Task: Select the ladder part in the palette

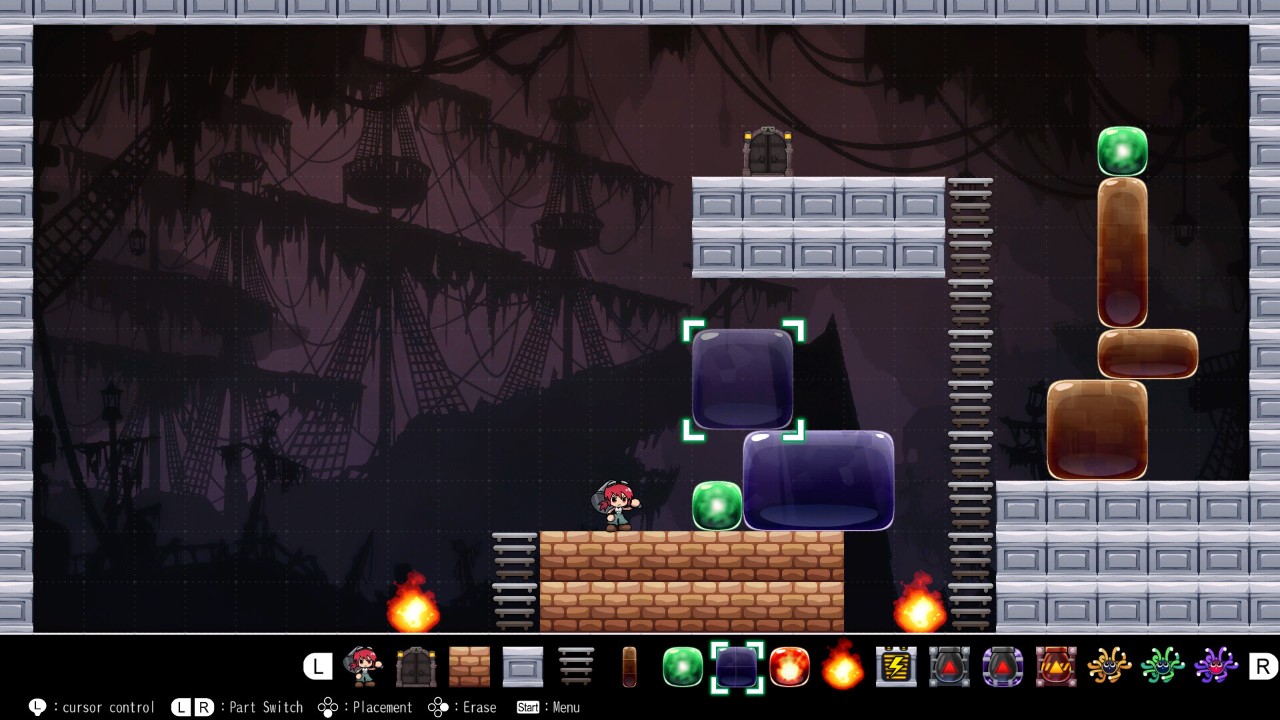Action: coord(576,666)
